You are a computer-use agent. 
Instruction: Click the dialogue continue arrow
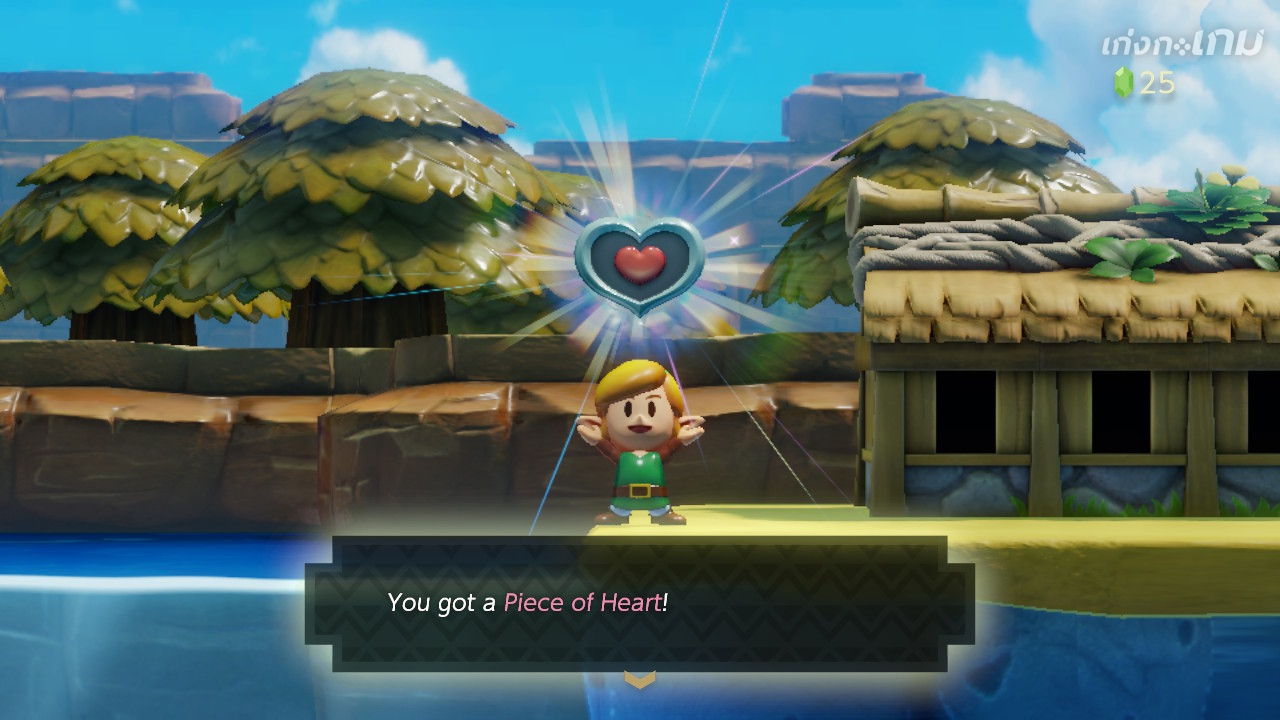[640, 680]
